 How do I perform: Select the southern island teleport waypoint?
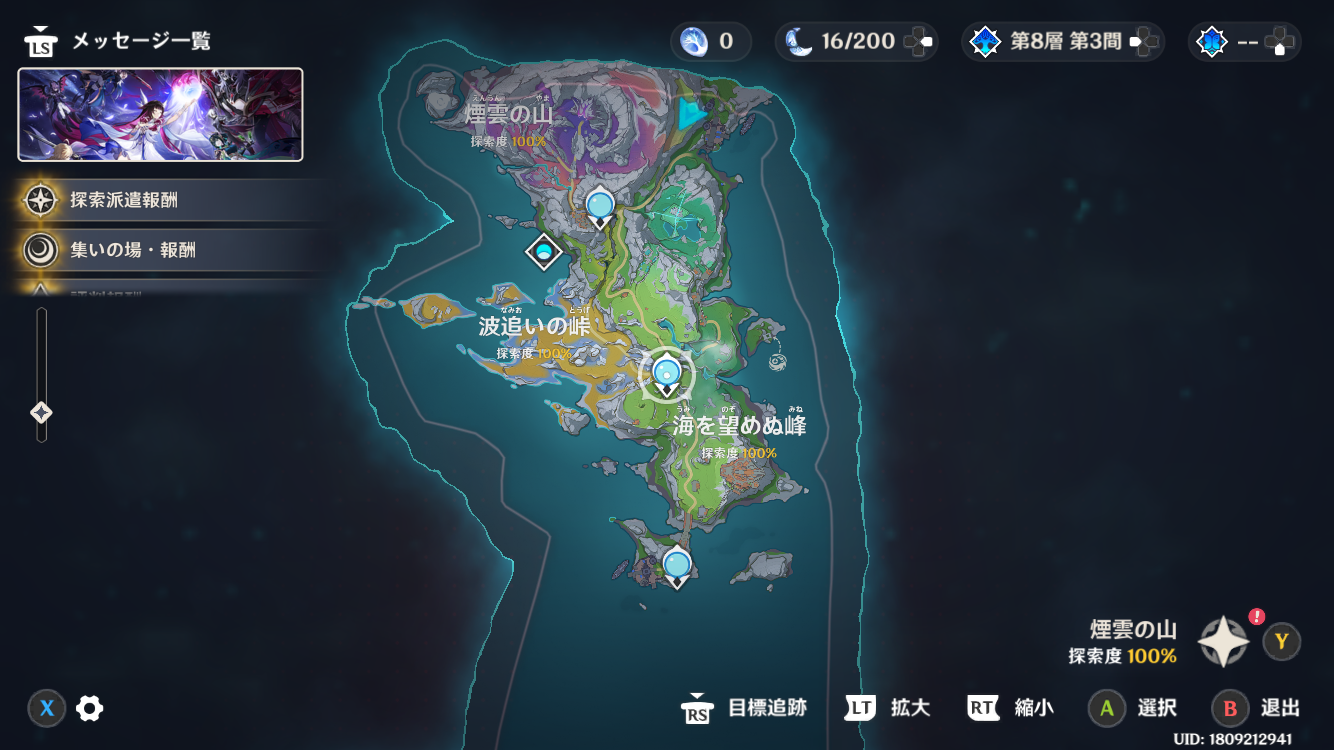[677, 565]
